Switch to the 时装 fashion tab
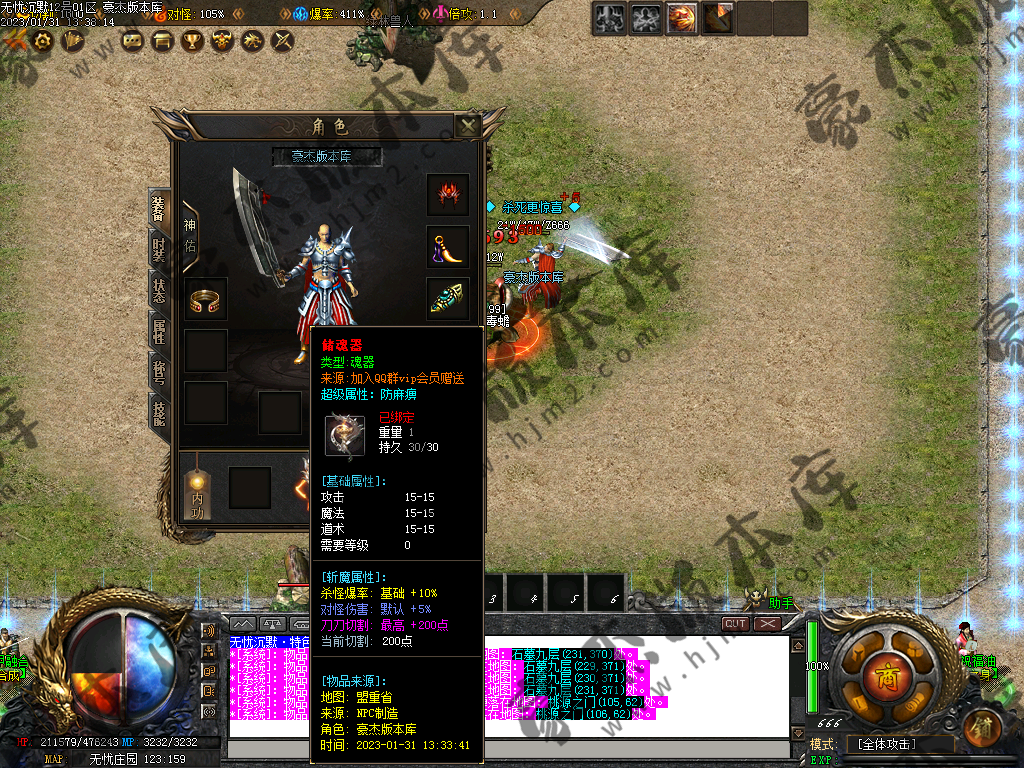Image resolution: width=1024 pixels, height=768 pixels. click(159, 248)
